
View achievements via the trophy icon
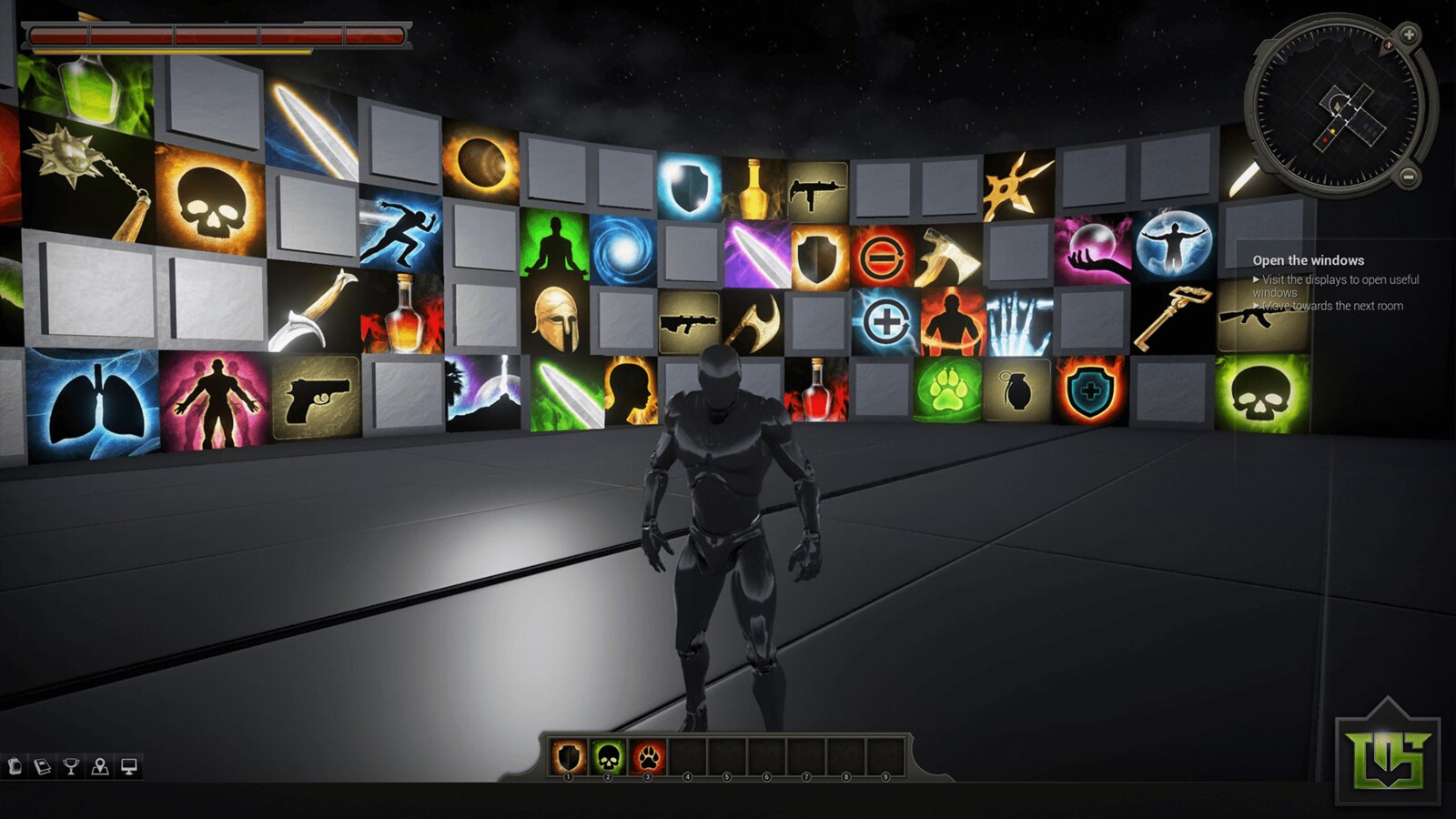(x=71, y=767)
